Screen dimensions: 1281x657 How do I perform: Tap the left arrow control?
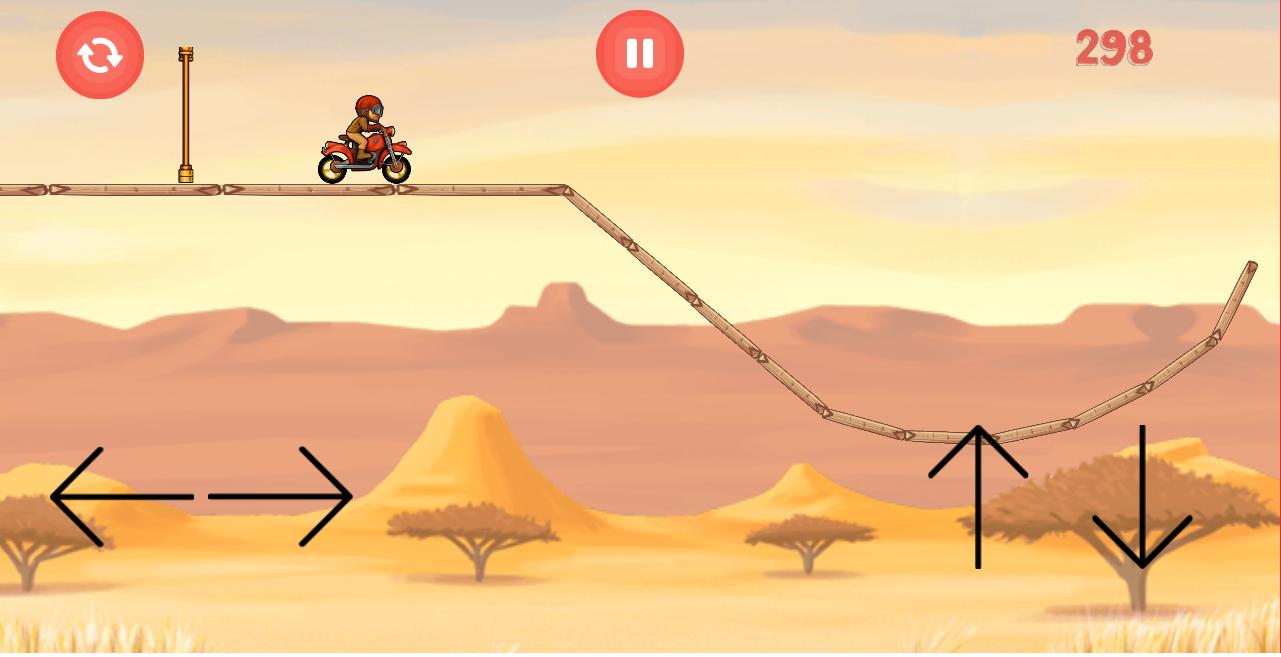coord(118,496)
